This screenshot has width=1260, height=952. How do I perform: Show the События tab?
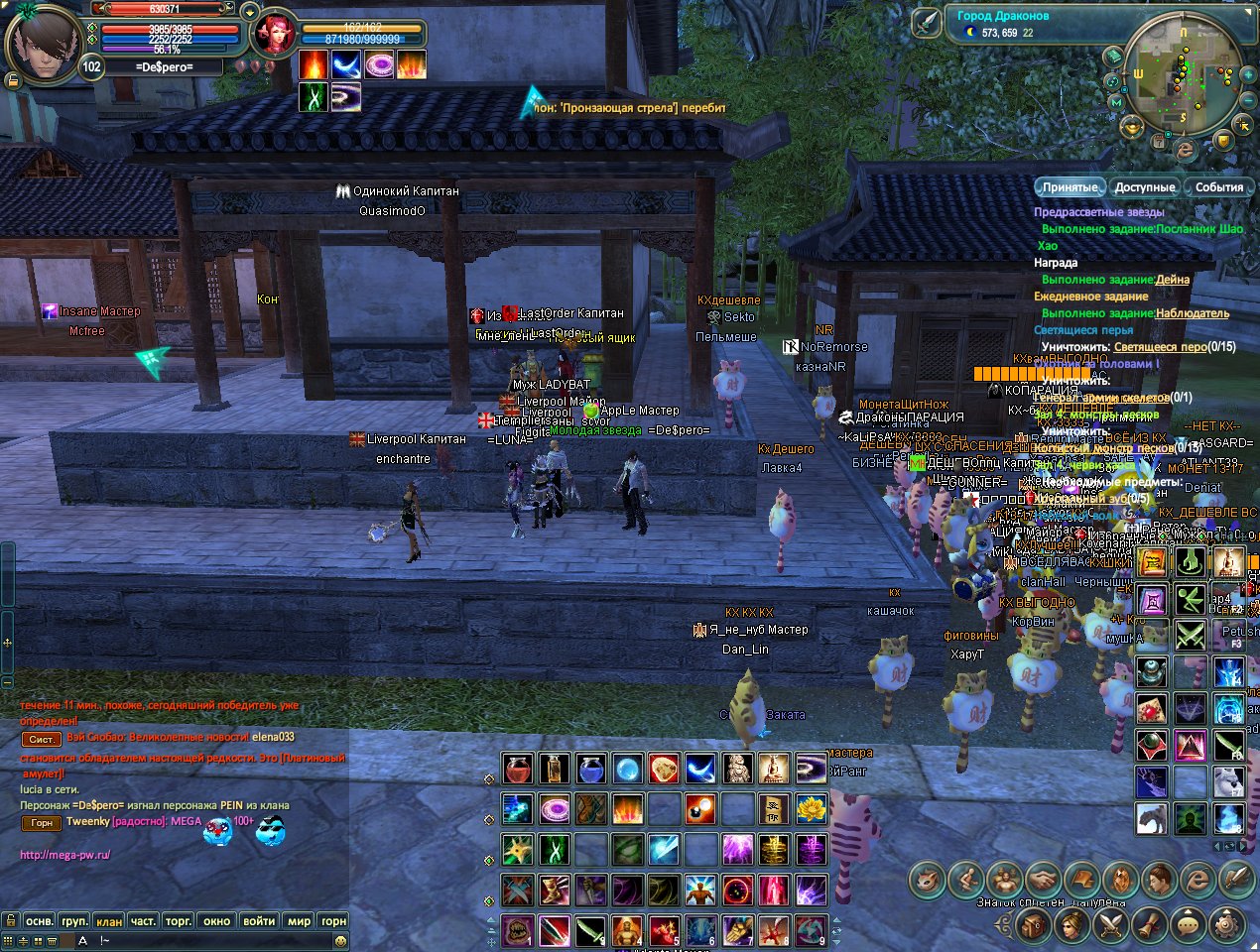tap(1218, 187)
